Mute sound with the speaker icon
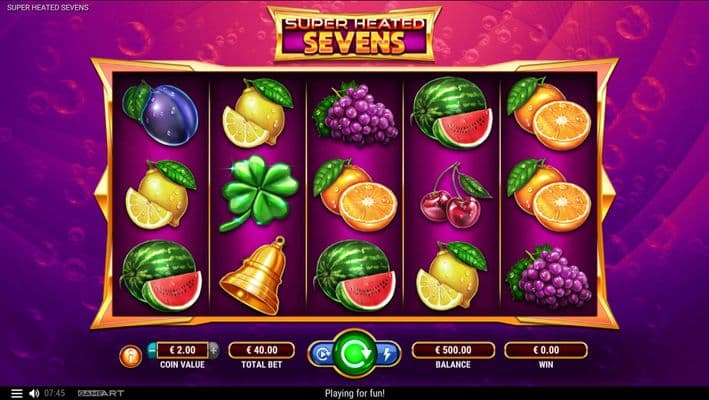709x400 pixels. point(34,393)
